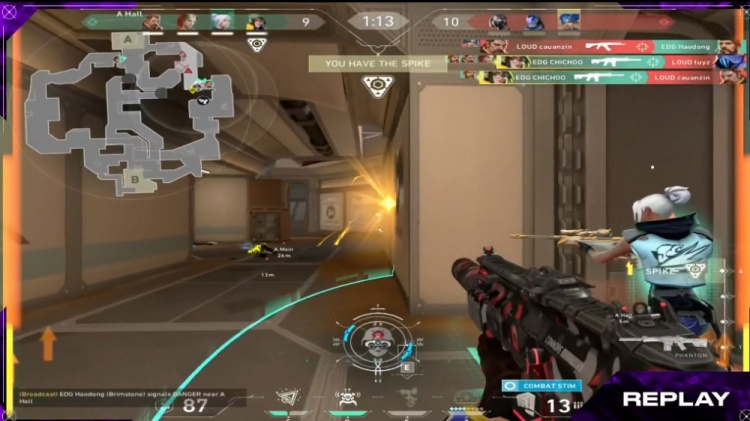Activate the skull-shaped ability icon in bottom bar

[x=347, y=398]
